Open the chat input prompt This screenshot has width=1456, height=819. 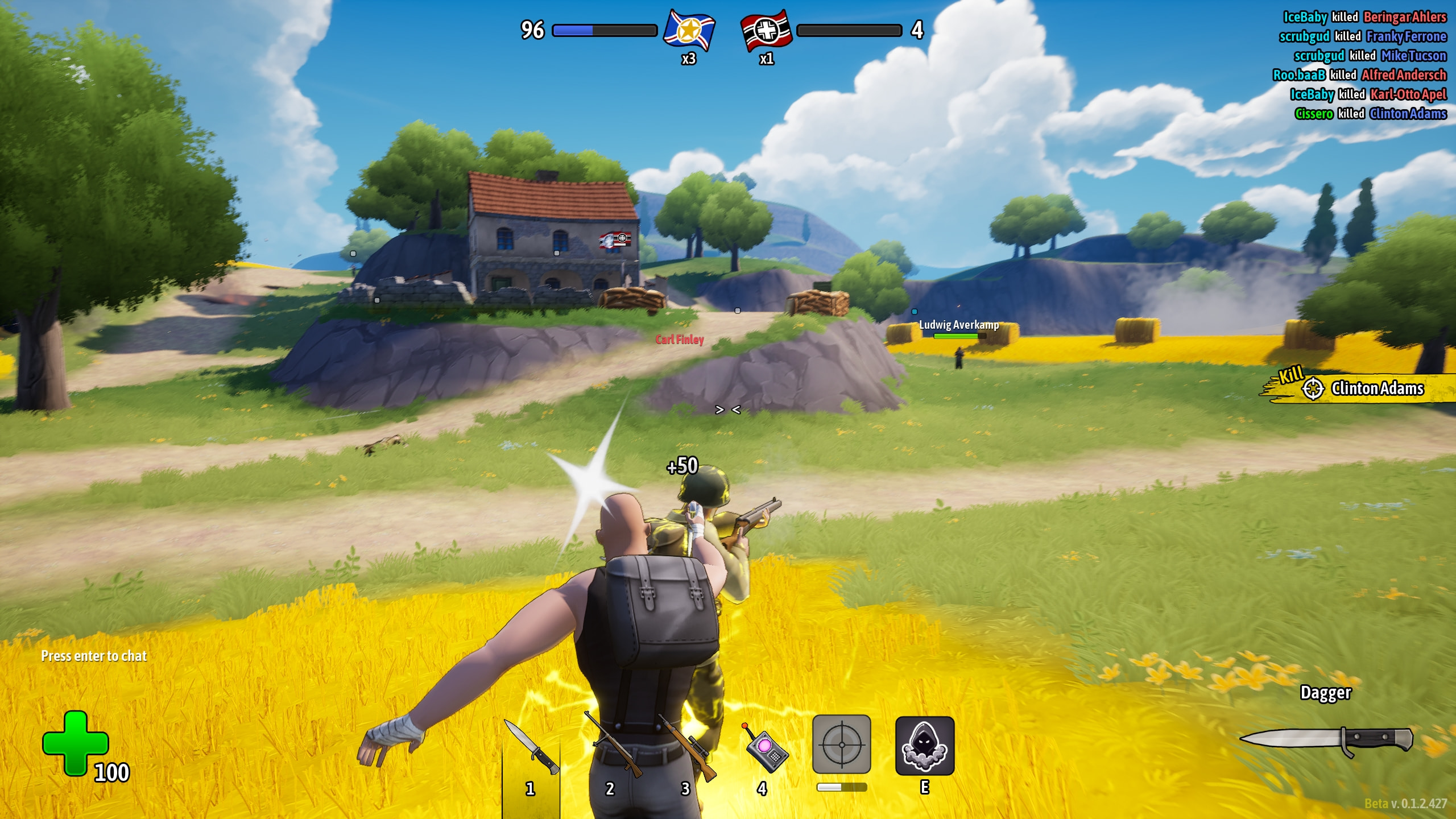94,656
